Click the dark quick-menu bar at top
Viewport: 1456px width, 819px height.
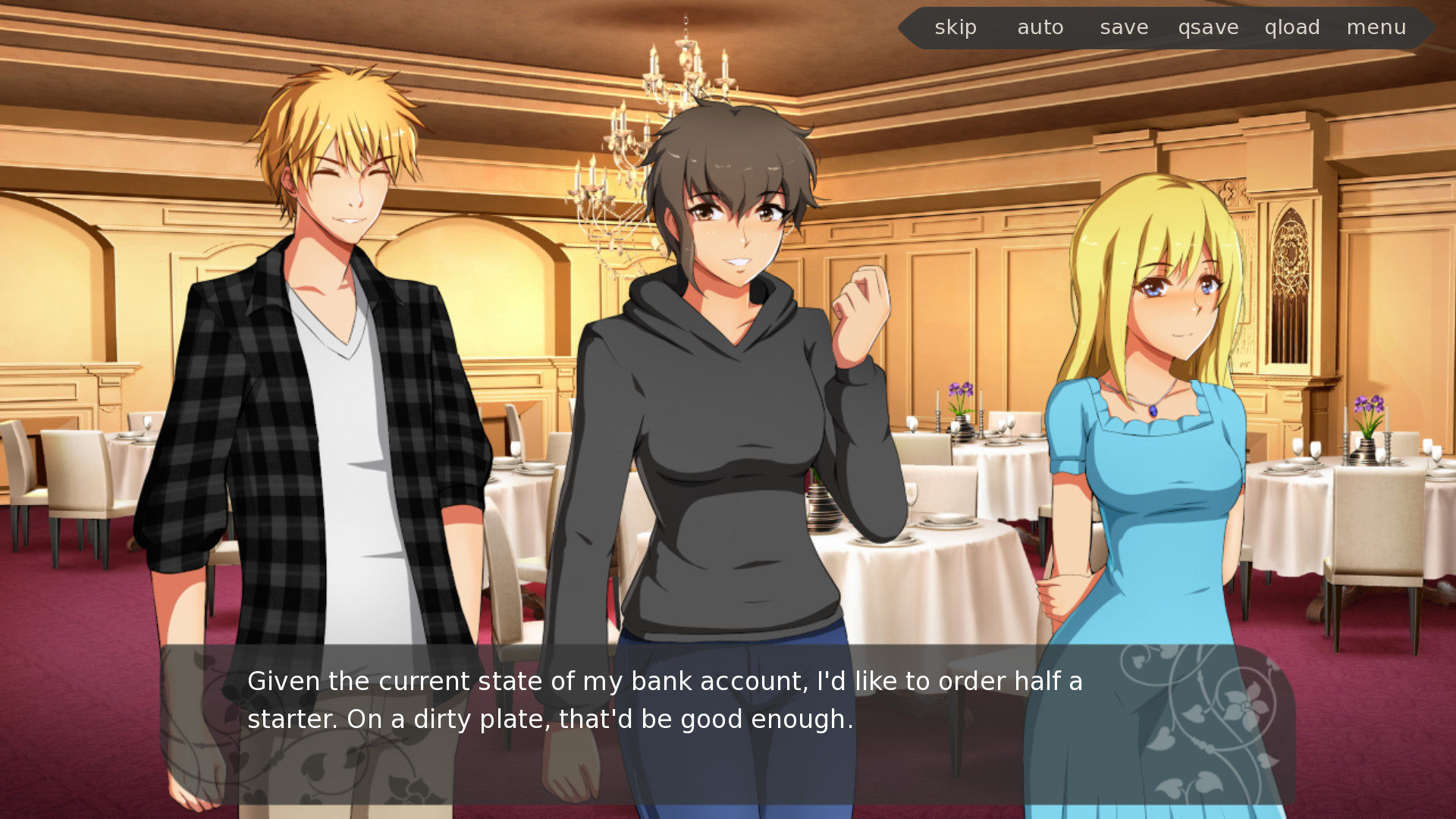pos(1168,27)
